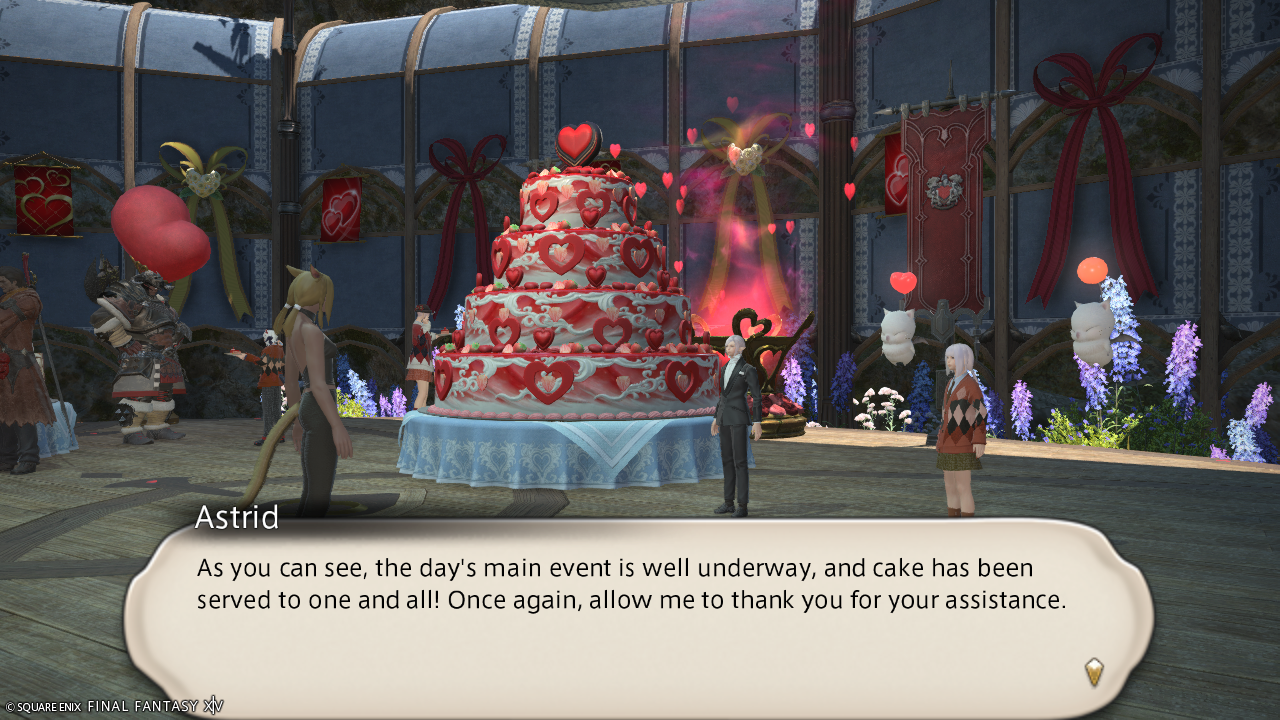Advance dialogue with the crystal continue icon
This screenshot has width=1280, height=720.
[1094, 671]
